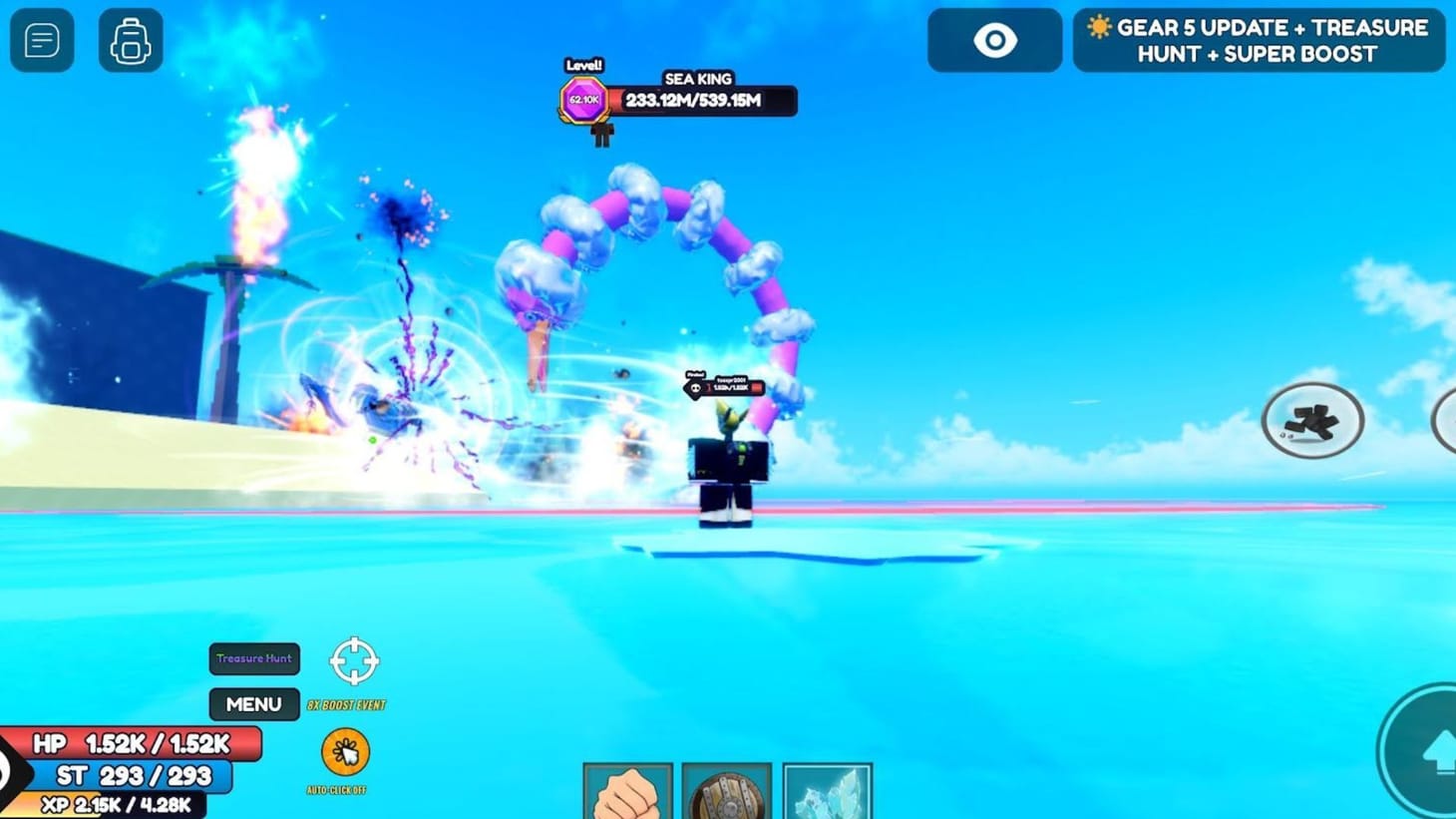Screen dimensions: 1456x819
Task: Open the backpack inventory icon
Action: tap(131, 40)
